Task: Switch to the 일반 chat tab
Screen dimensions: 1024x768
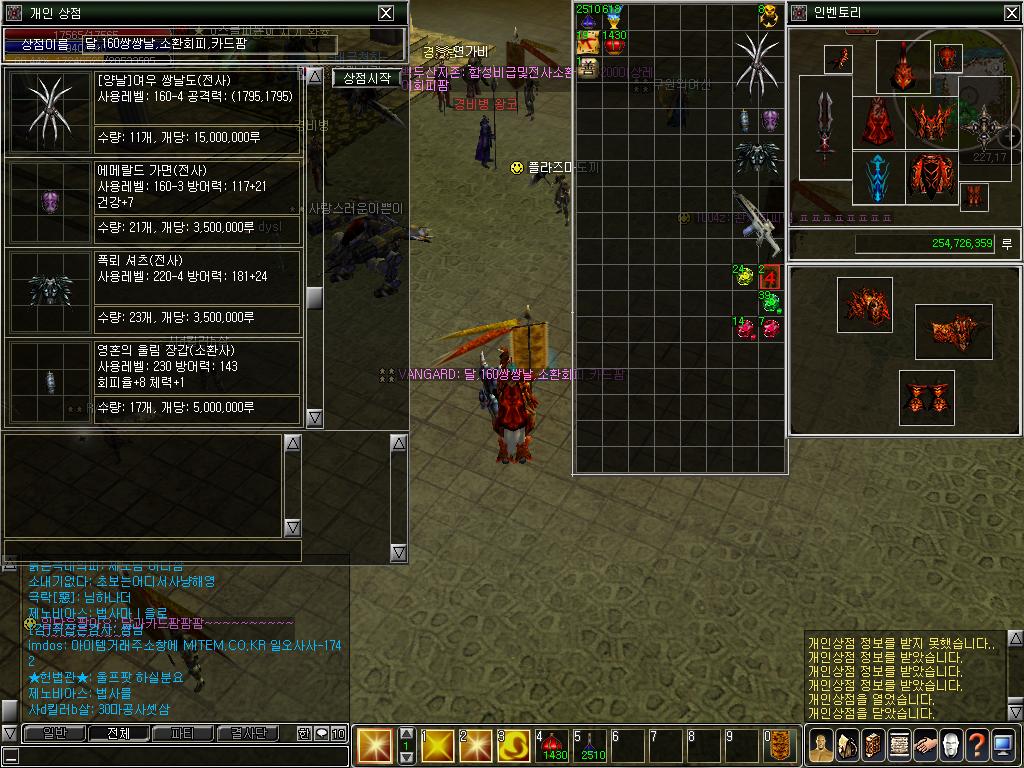Action: point(54,733)
